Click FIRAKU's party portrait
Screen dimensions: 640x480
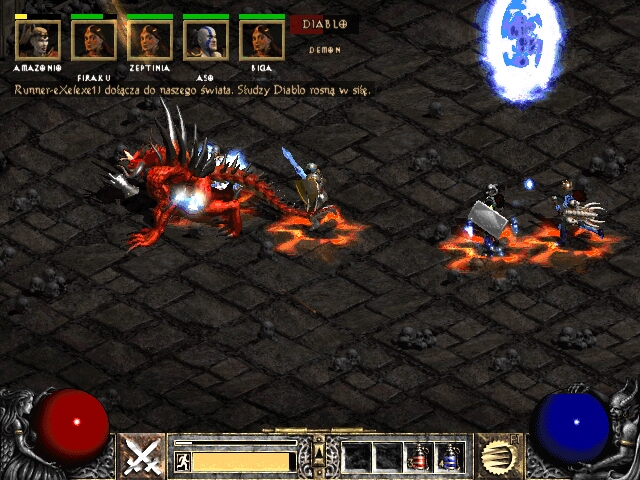(x=93, y=40)
